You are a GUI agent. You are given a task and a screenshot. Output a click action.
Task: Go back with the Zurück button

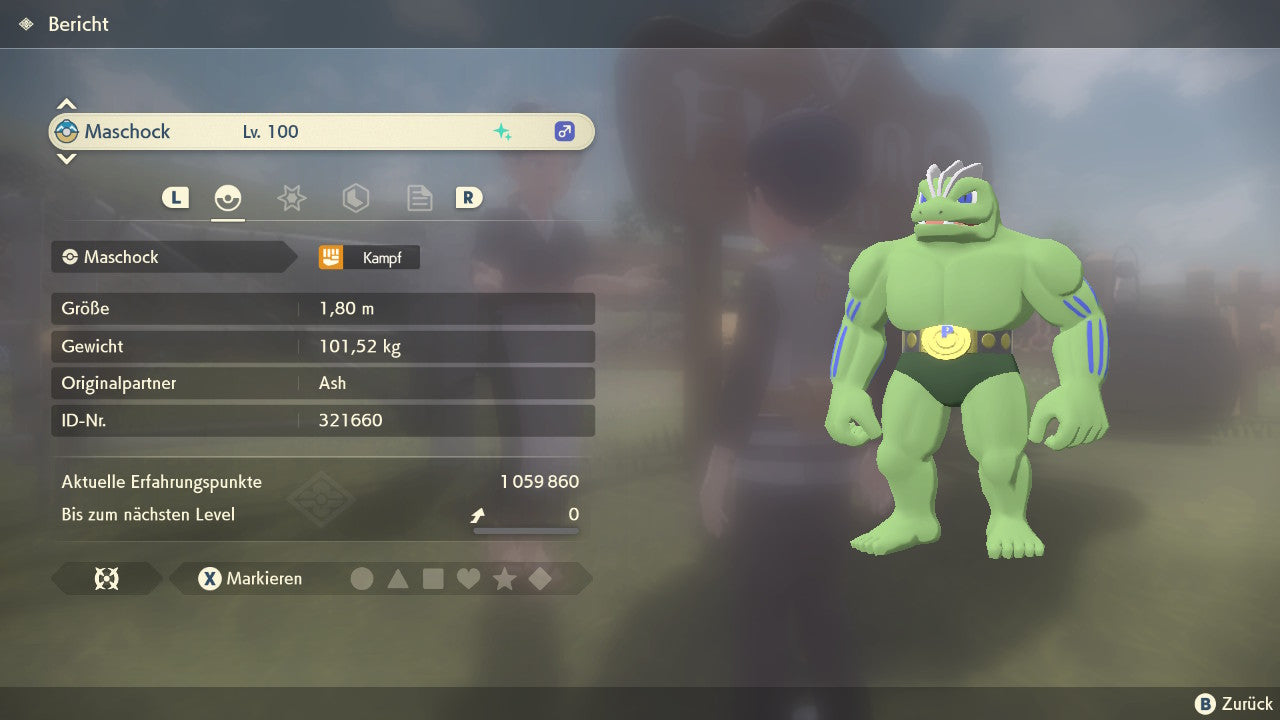point(1234,704)
